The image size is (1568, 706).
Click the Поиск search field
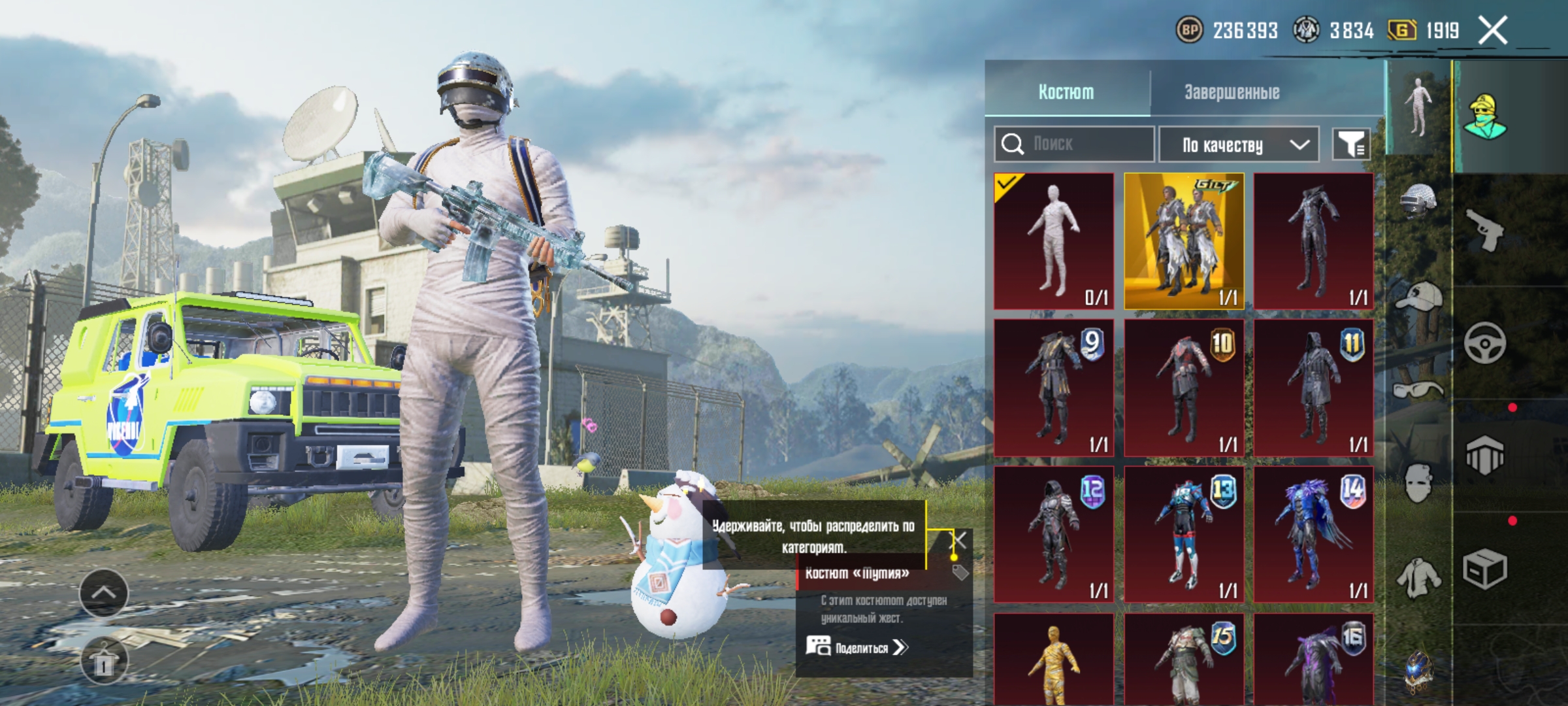[1085, 144]
